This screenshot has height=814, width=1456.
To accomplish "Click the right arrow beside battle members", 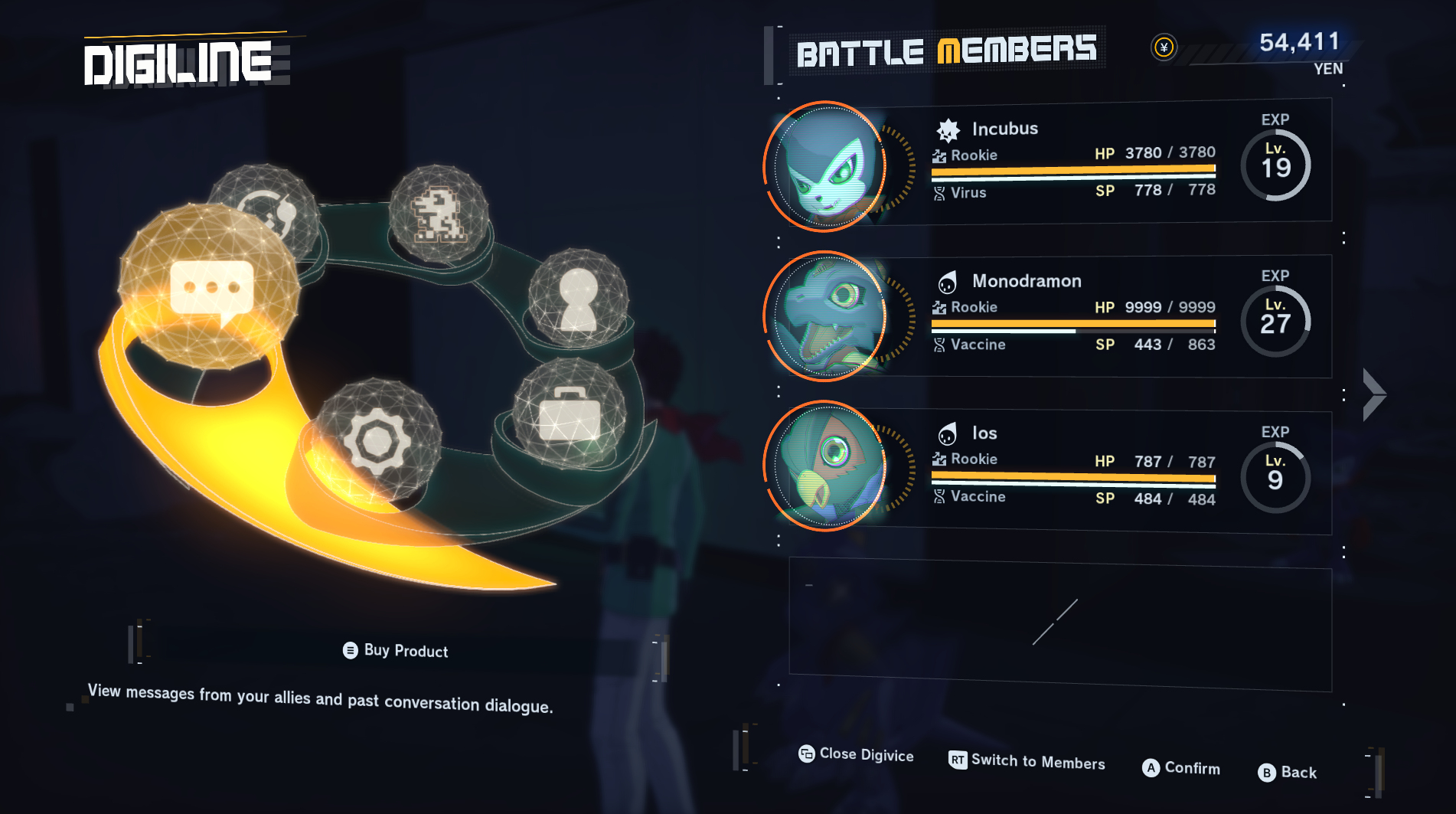I will pyautogui.click(x=1375, y=395).
